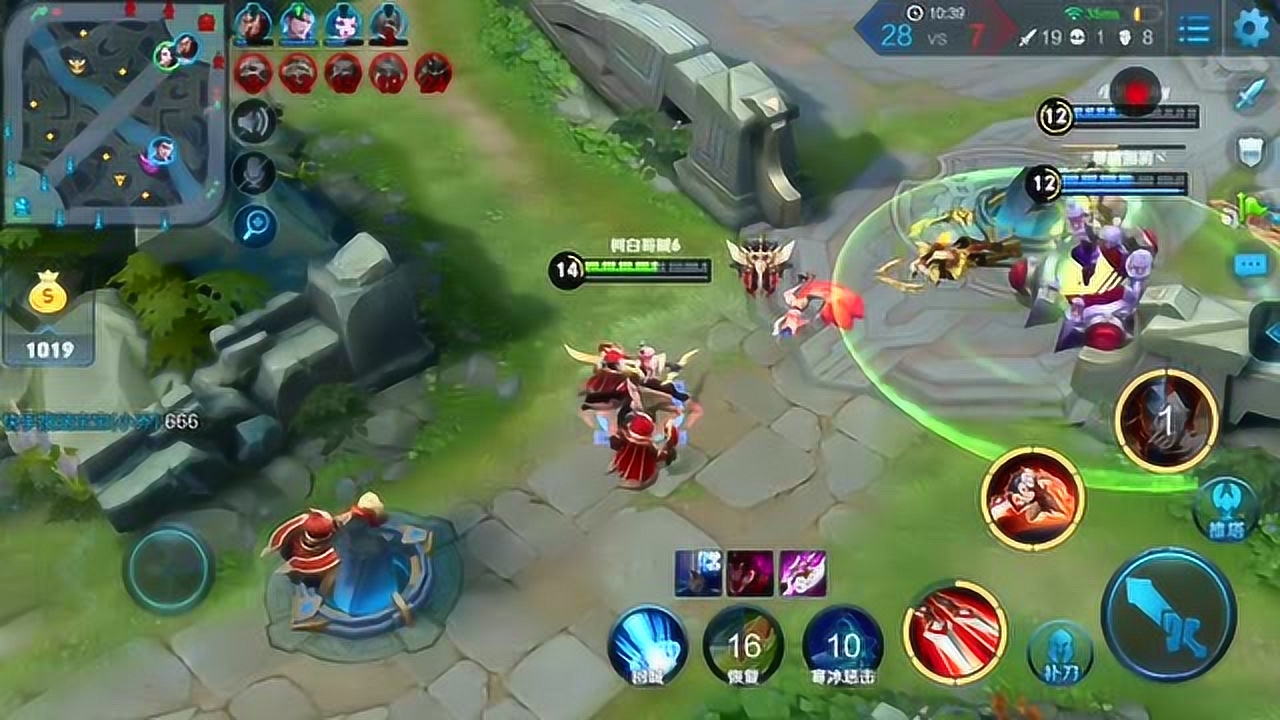1280x720 pixels.
Task: Open the gold coin shop
Action: point(48,299)
